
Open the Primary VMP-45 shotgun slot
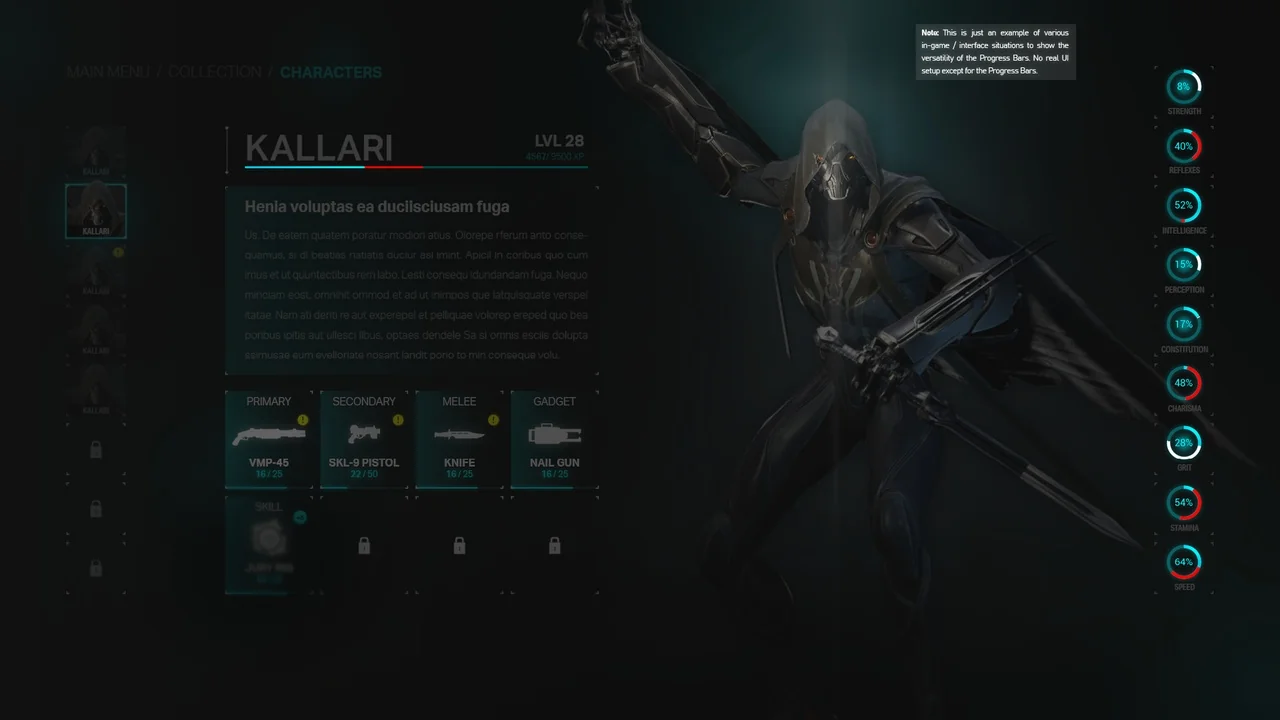268,439
